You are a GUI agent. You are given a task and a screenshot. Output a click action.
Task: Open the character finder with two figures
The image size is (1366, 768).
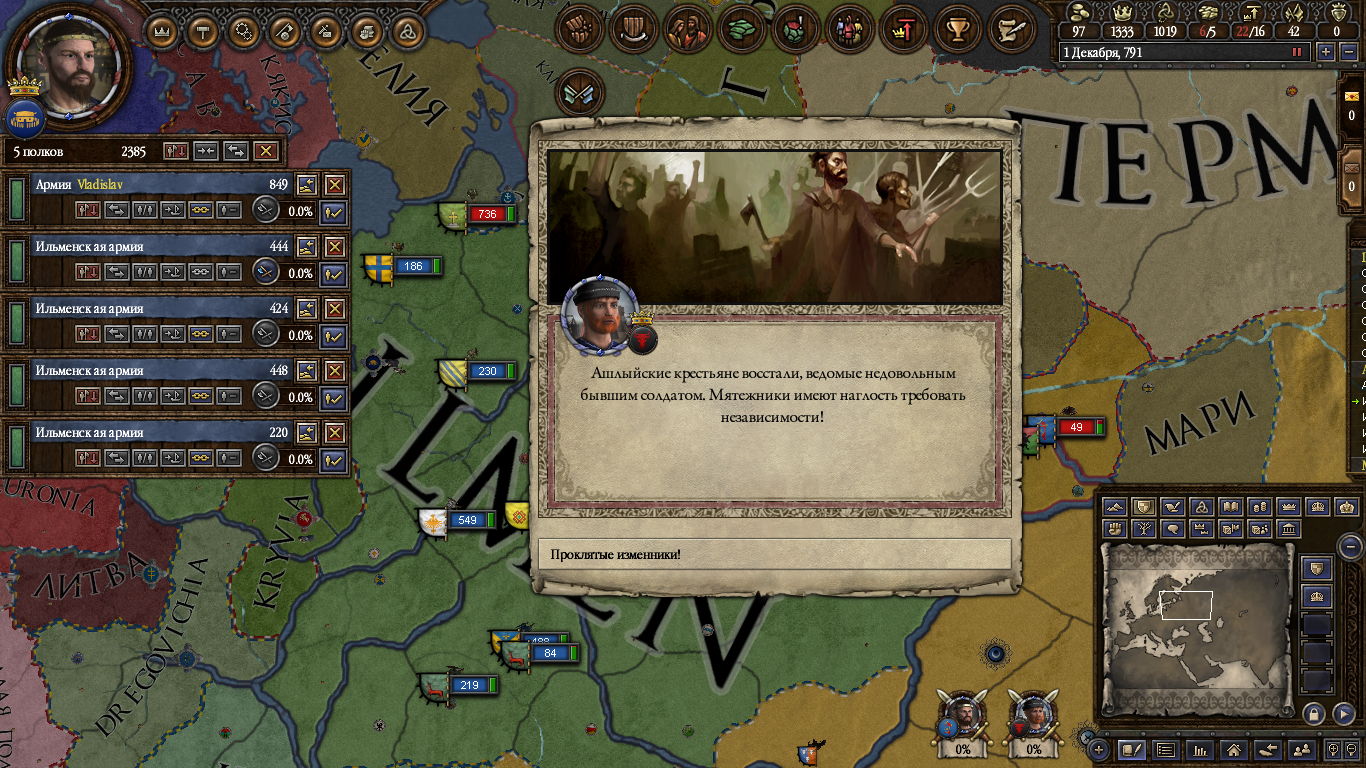click(x=1301, y=749)
